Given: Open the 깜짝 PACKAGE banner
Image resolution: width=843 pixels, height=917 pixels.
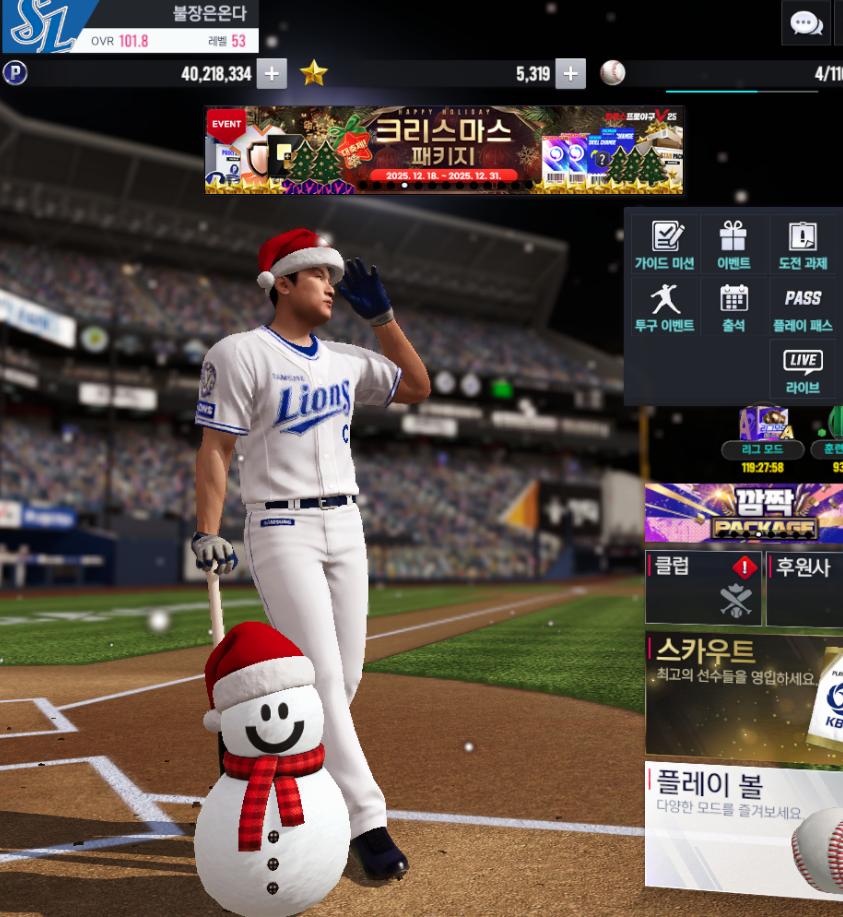Looking at the screenshot, I should 744,513.
